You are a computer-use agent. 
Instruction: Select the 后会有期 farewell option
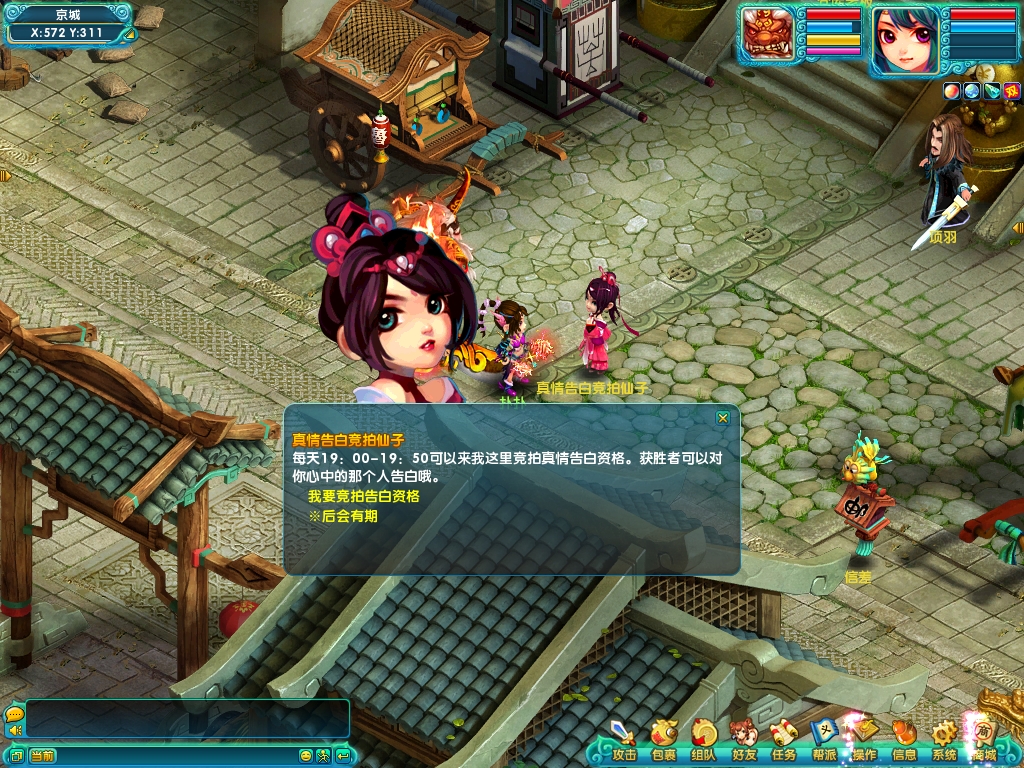coord(343,516)
